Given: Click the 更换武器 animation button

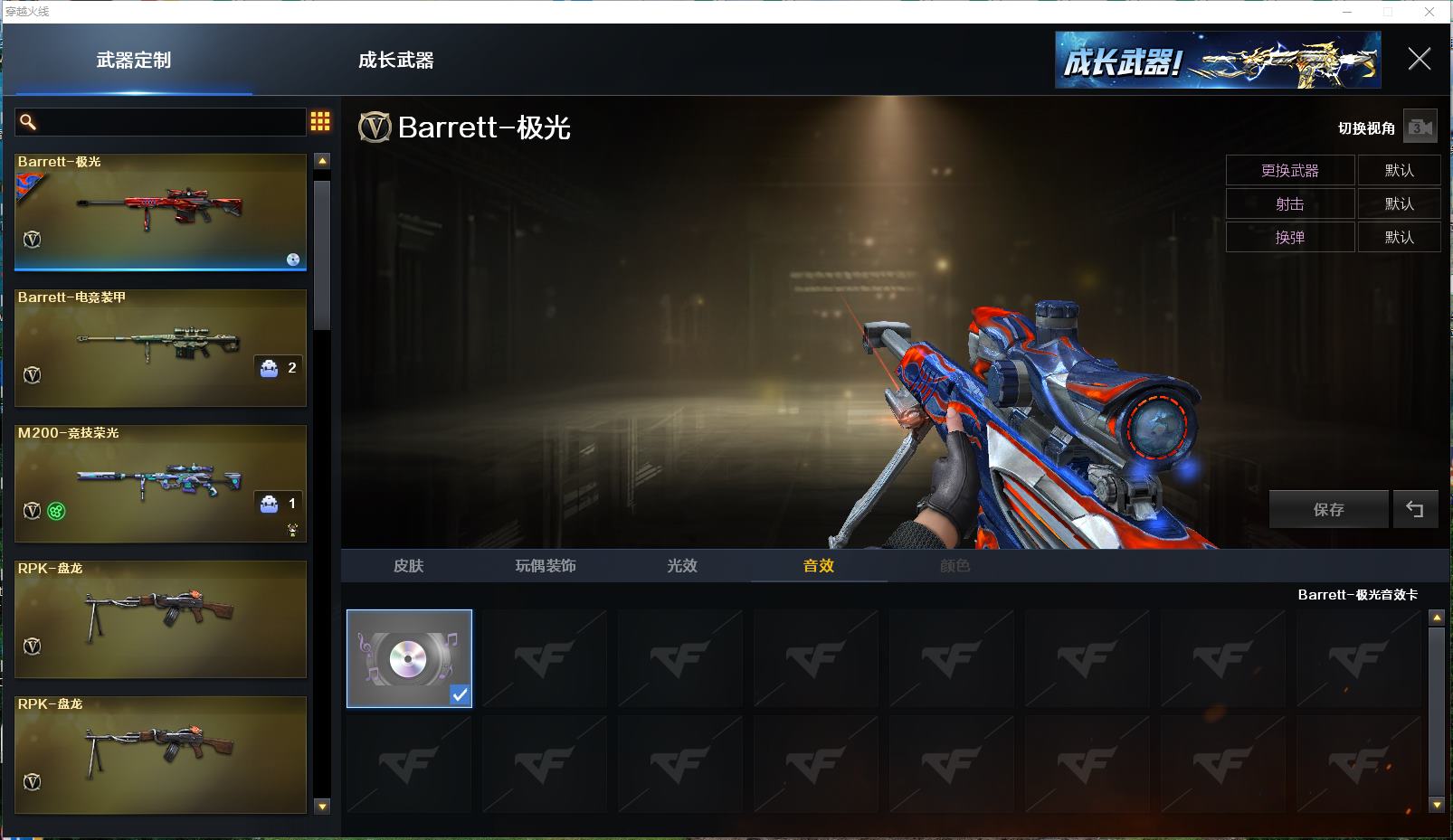Looking at the screenshot, I should click(1289, 170).
